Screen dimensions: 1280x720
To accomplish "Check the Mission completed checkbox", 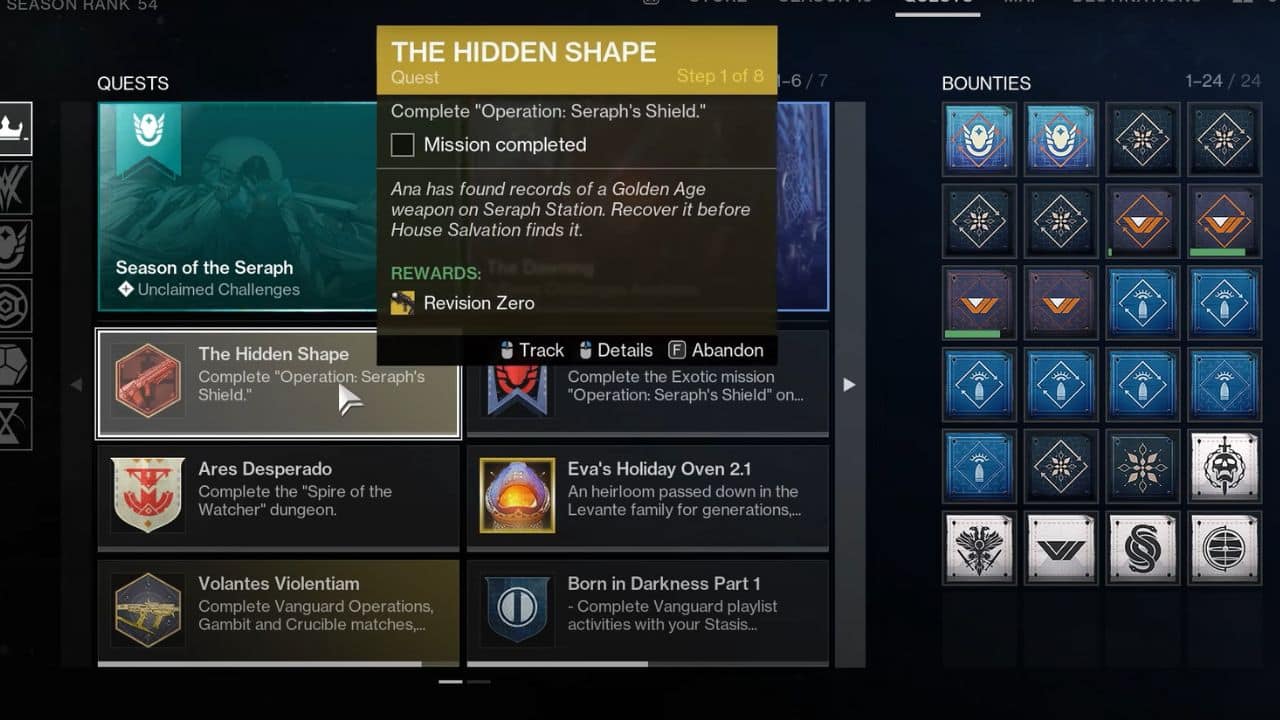I will [402, 144].
